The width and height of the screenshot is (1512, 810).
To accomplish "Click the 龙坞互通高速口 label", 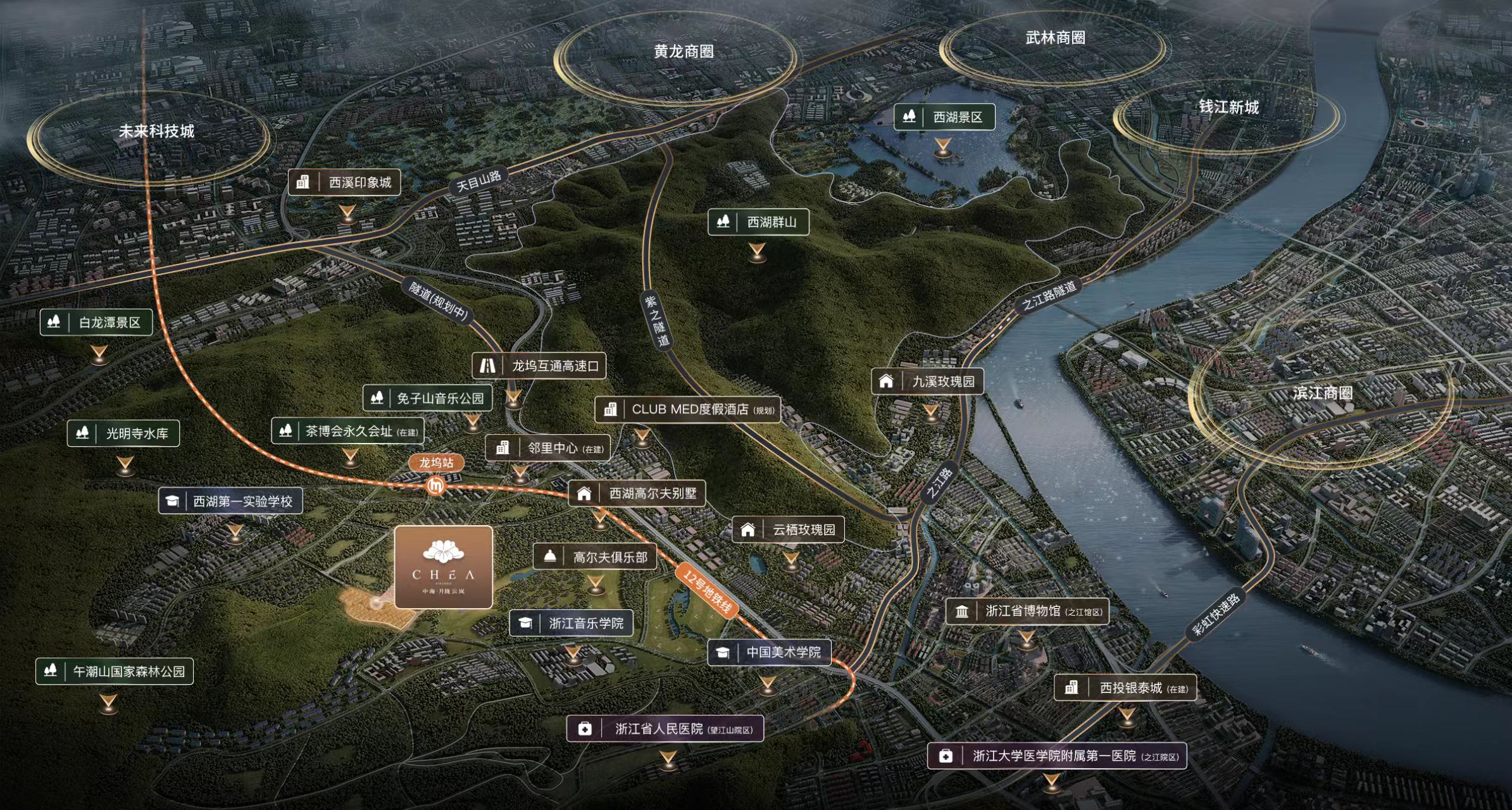I will (539, 366).
